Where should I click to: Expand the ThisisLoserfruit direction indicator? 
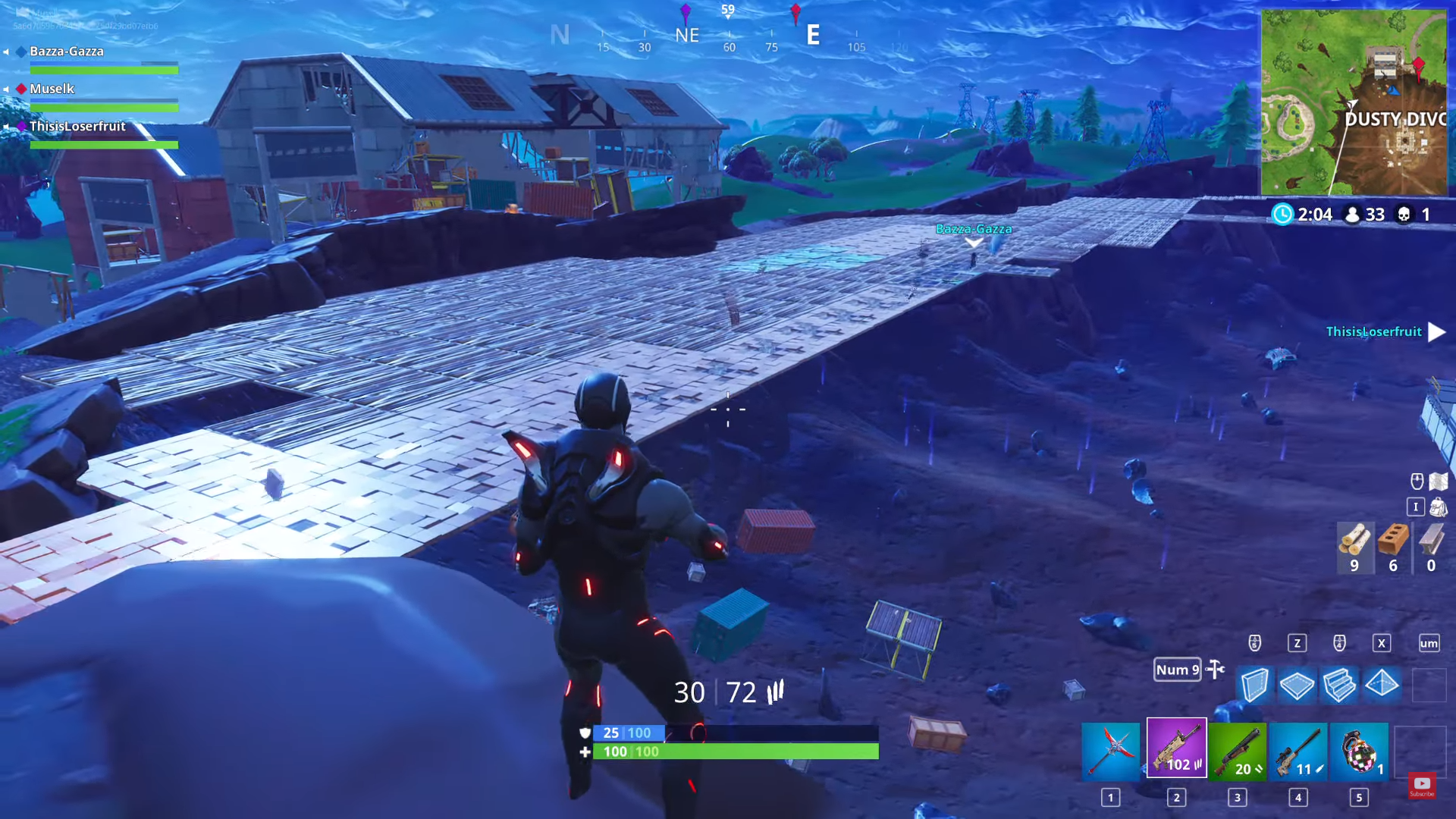point(1436,332)
